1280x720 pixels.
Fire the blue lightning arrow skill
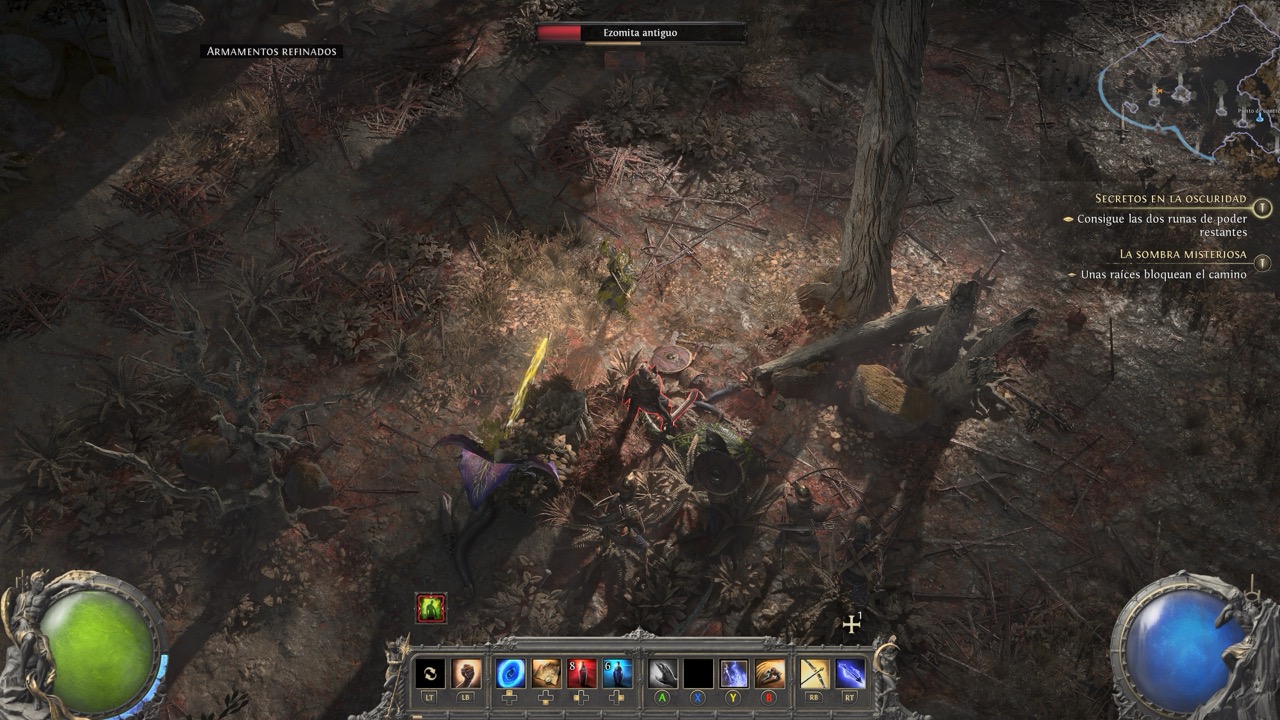pos(850,673)
